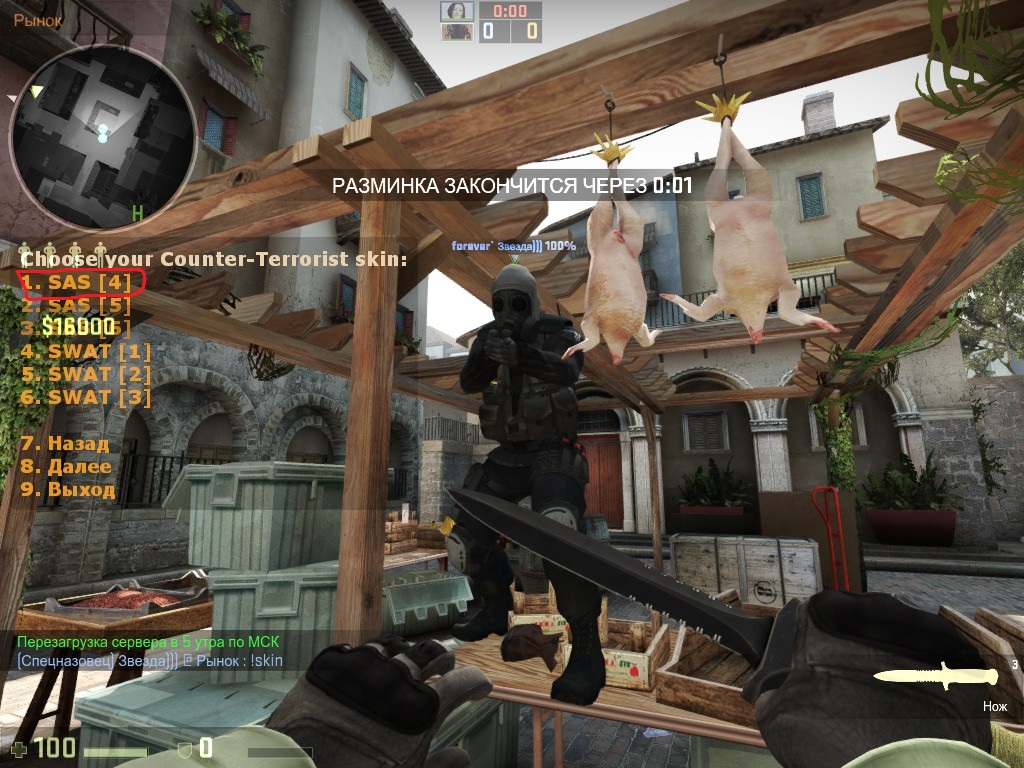The image size is (1024, 768).
Task: Pick the SWAT [1] skin
Action: point(86,351)
